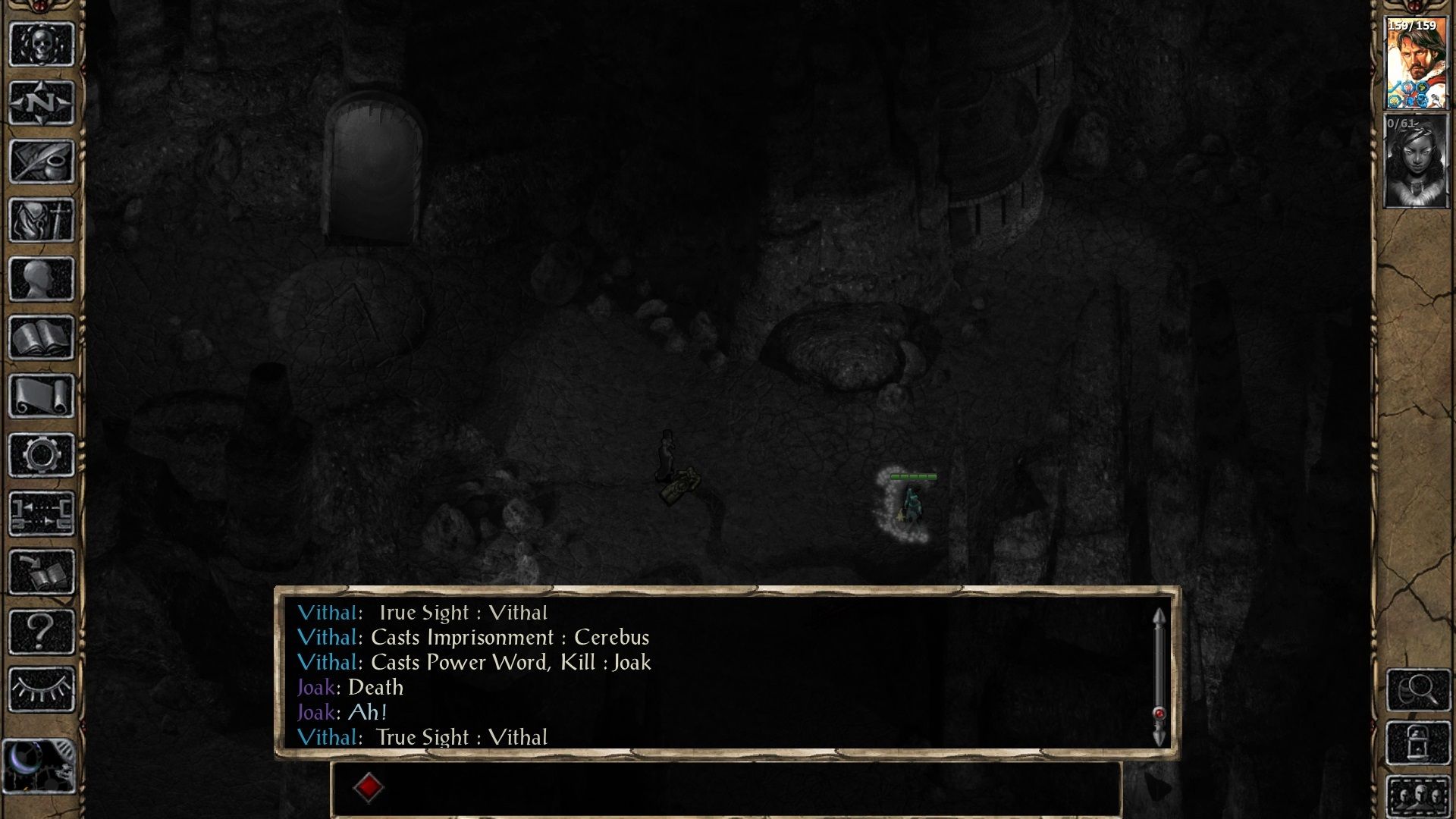
Task: Click the skull return-to-game button
Action: (x=42, y=45)
